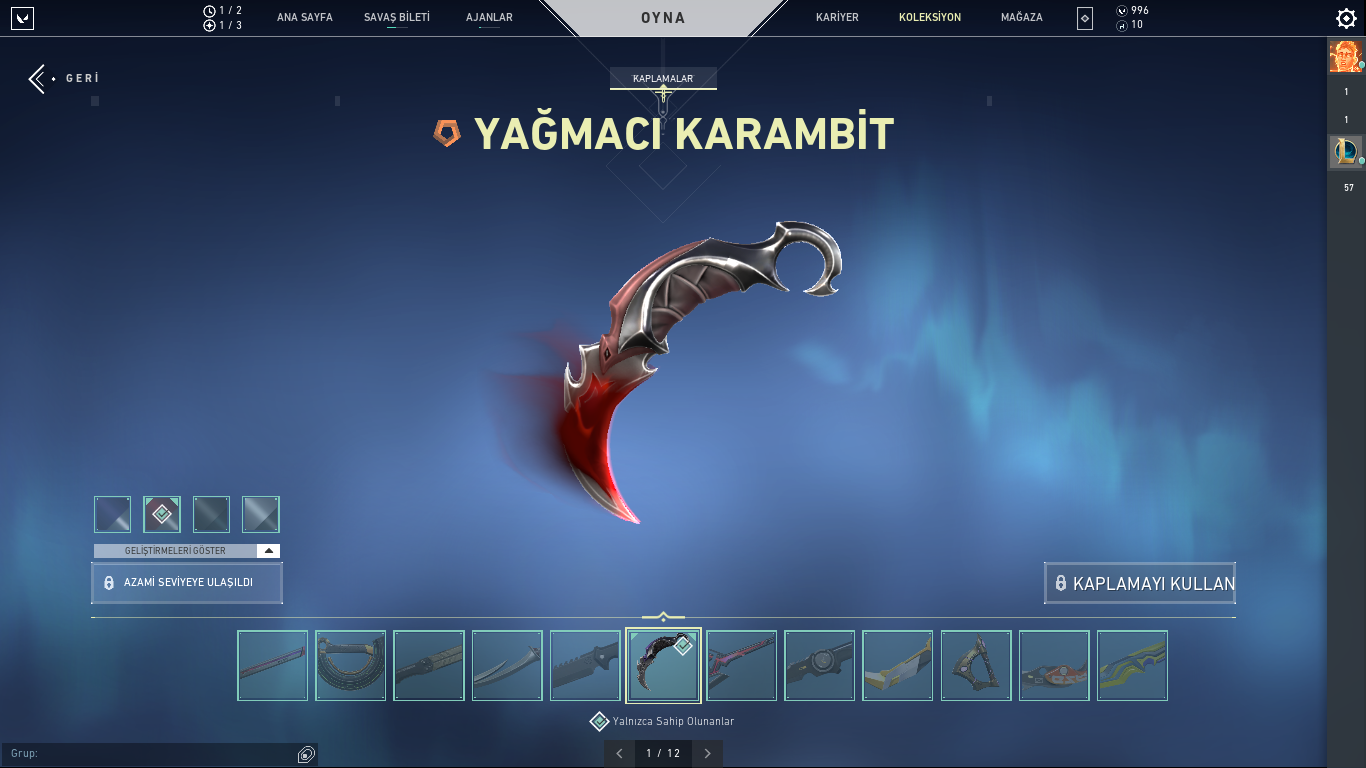The height and width of the screenshot is (768, 1366).
Task: Expand the upward chevron above the skin carousel
Action: tap(663, 615)
